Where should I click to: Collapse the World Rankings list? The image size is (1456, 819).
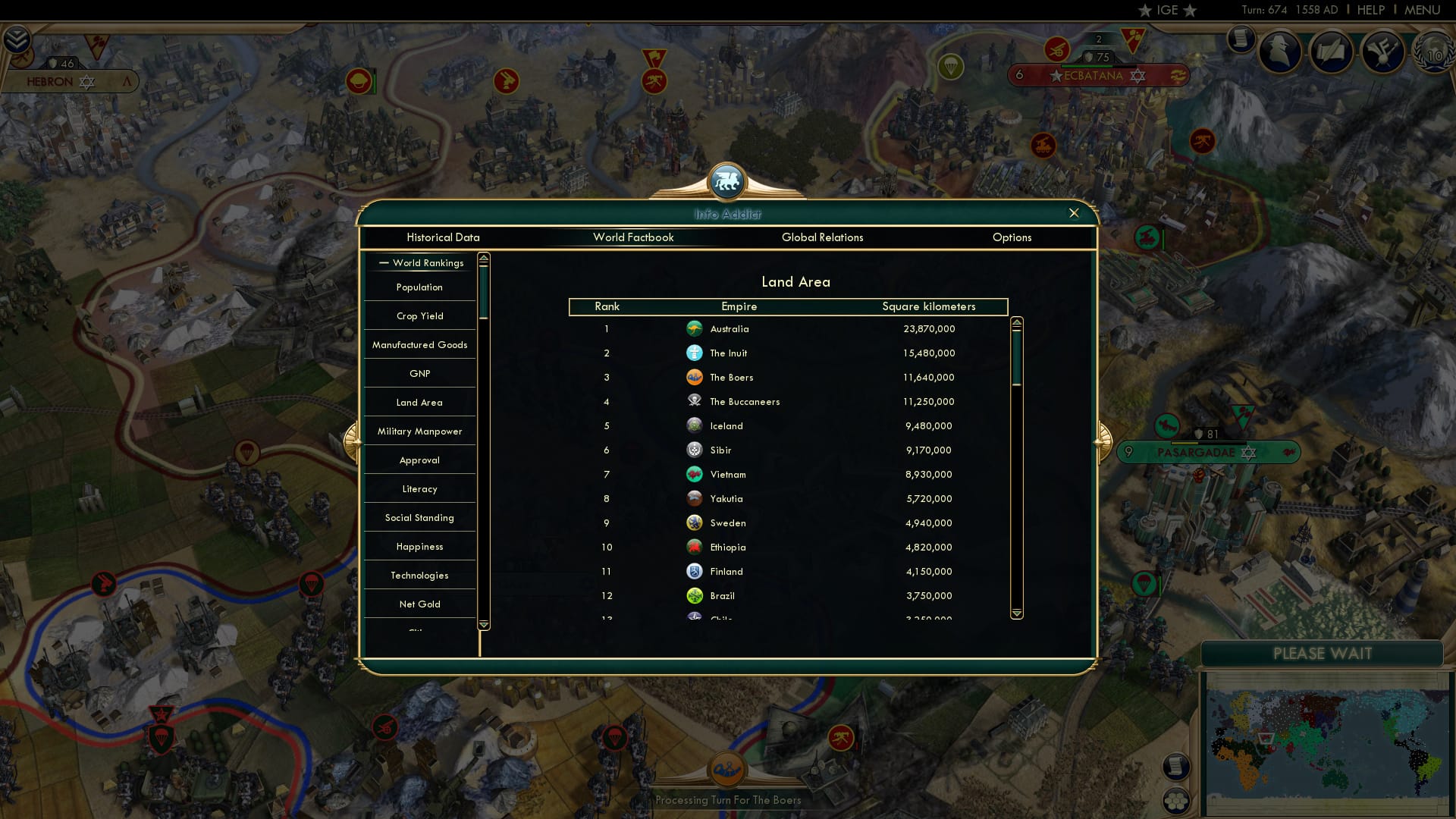click(382, 262)
